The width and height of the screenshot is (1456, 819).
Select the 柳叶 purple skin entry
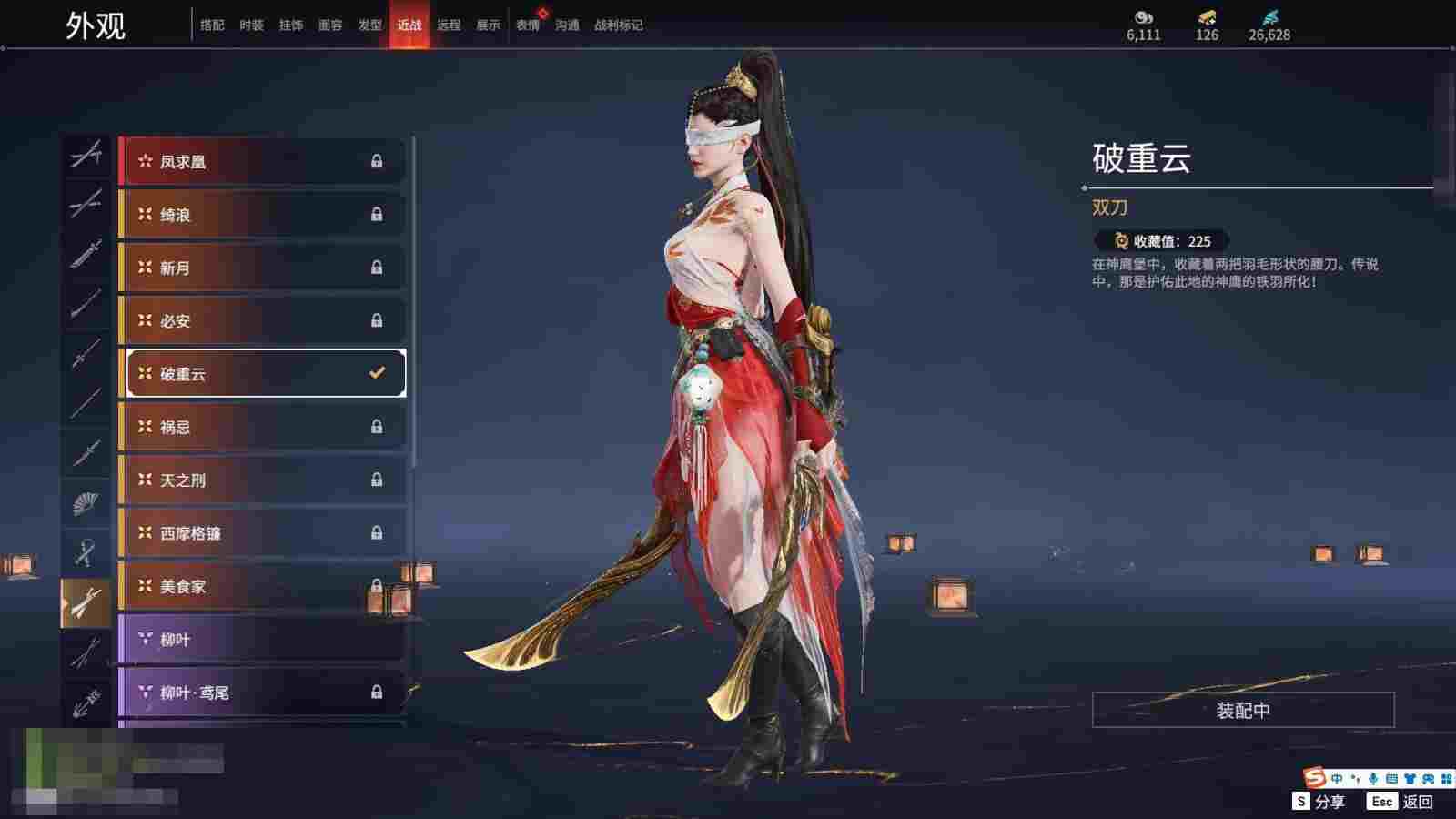(x=262, y=640)
